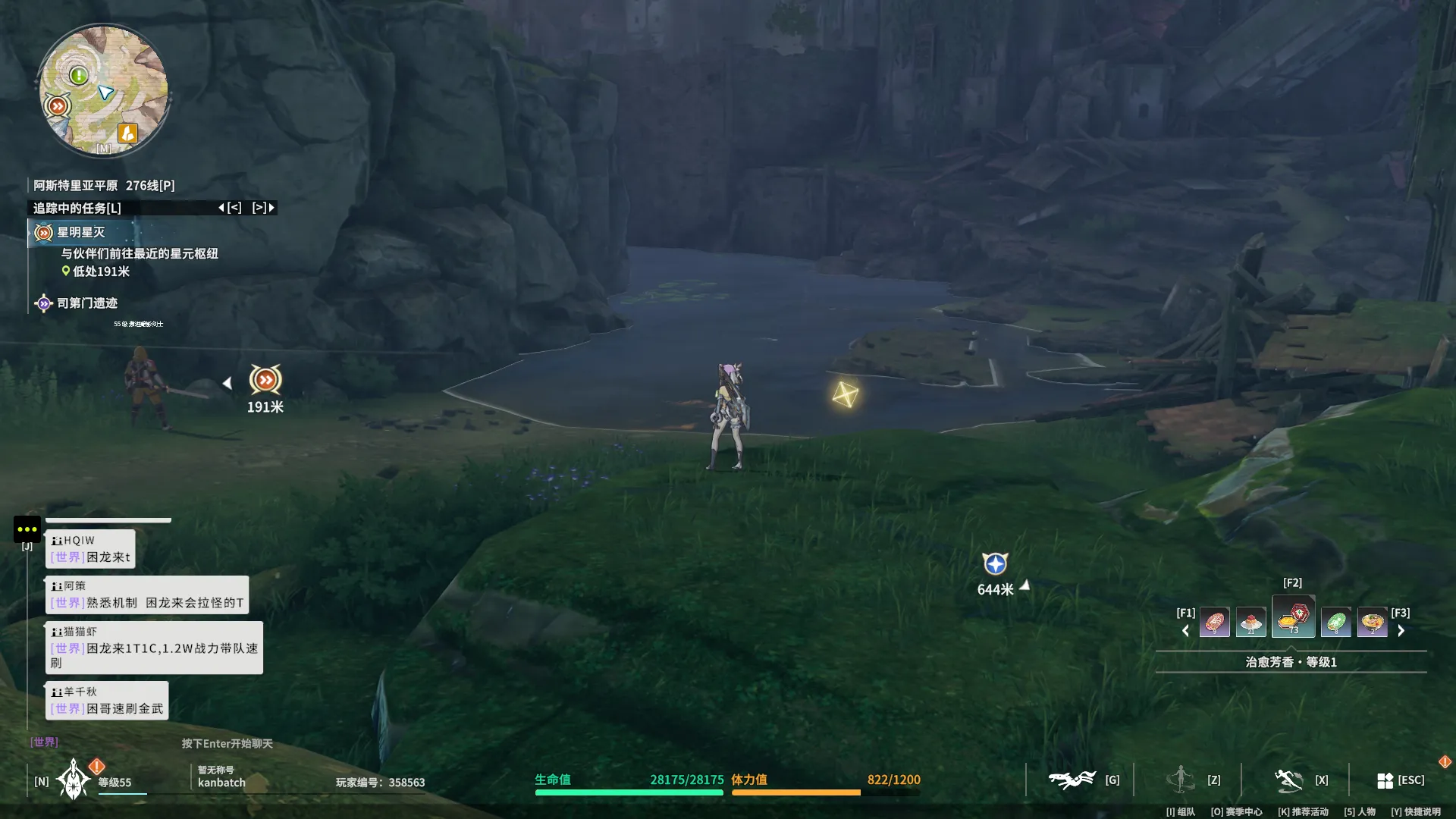1456x819 pixels.
Task: Open the 阿斯特里亚平原 276线 line selector
Action: pos(104,186)
